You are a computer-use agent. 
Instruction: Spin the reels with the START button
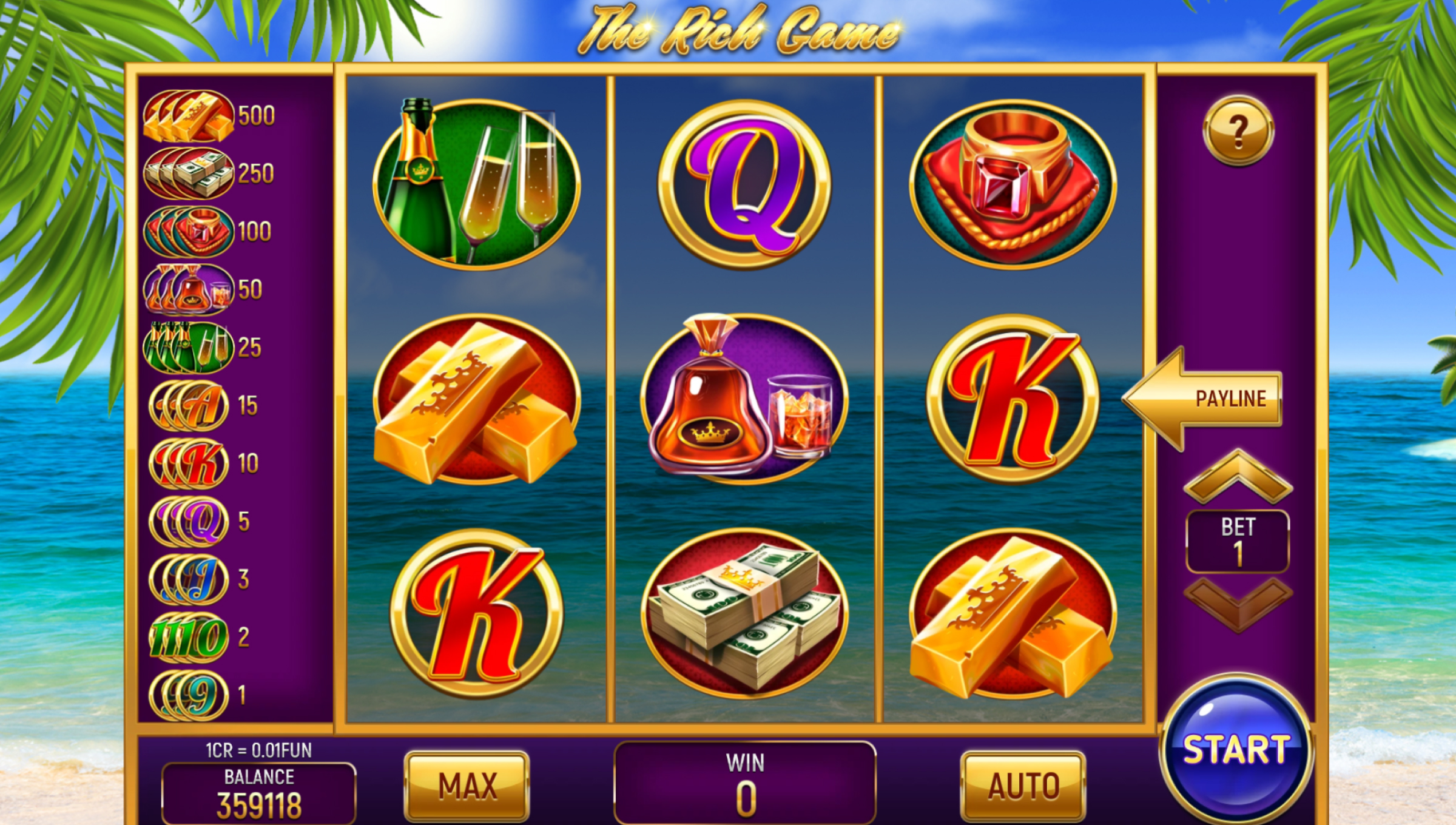click(x=1236, y=750)
